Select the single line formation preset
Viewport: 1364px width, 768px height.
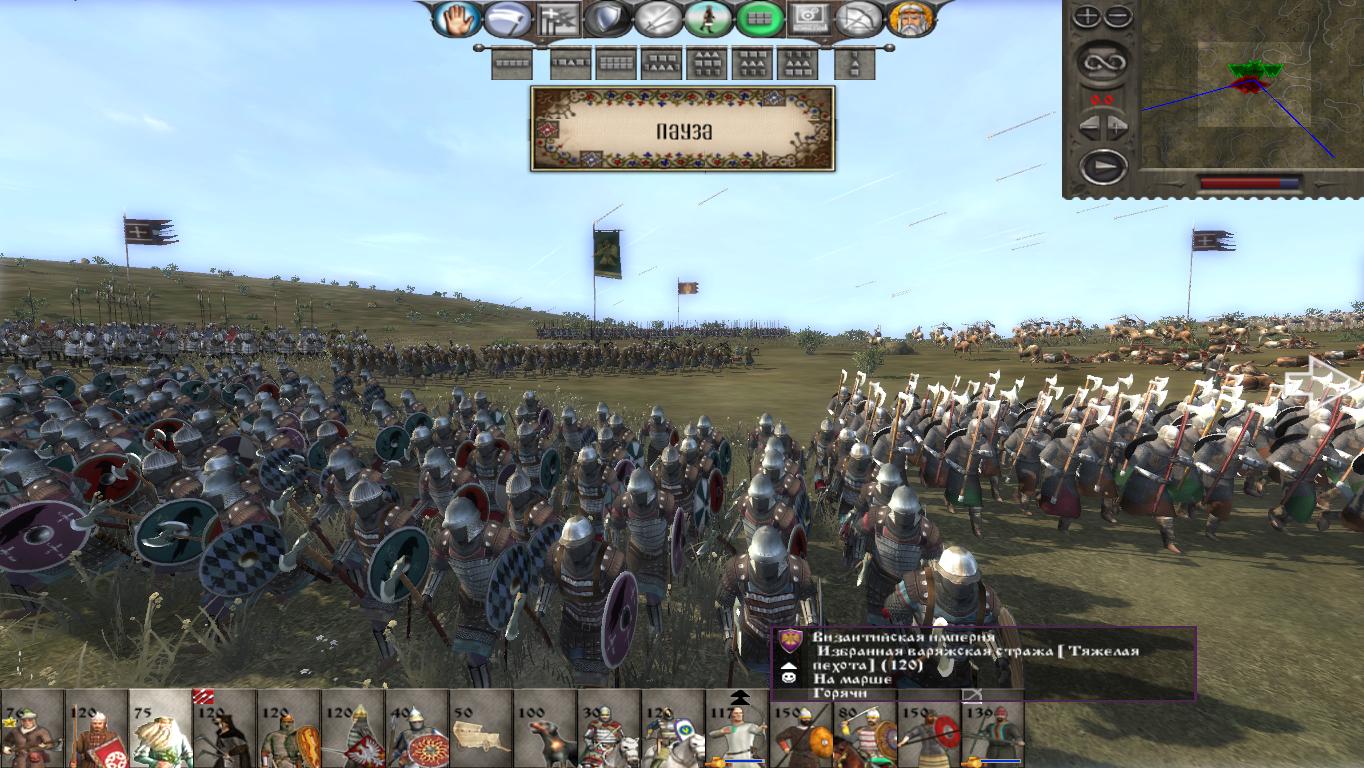pyautogui.click(x=511, y=64)
